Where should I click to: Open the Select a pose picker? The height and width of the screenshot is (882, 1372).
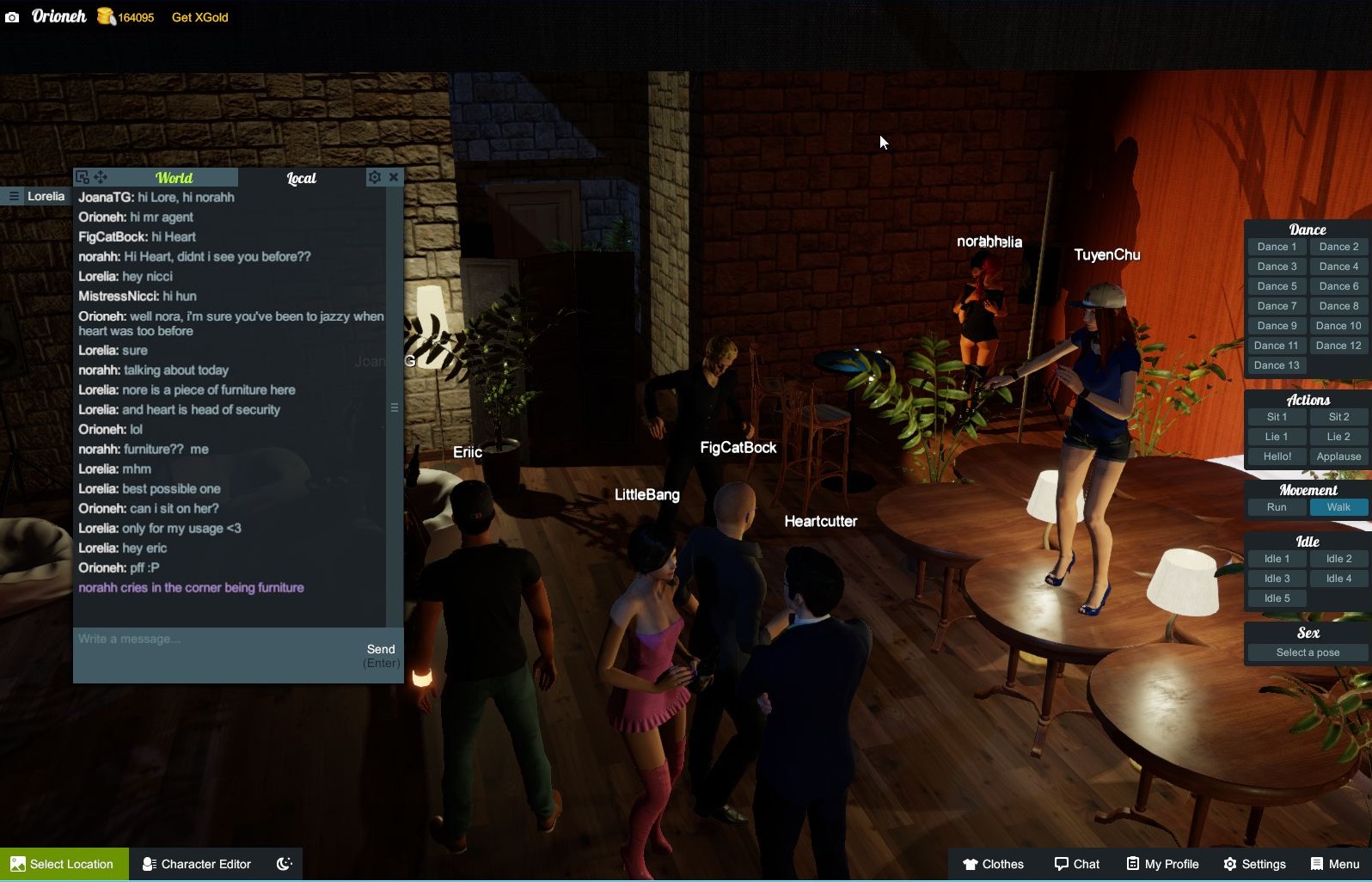(1306, 652)
